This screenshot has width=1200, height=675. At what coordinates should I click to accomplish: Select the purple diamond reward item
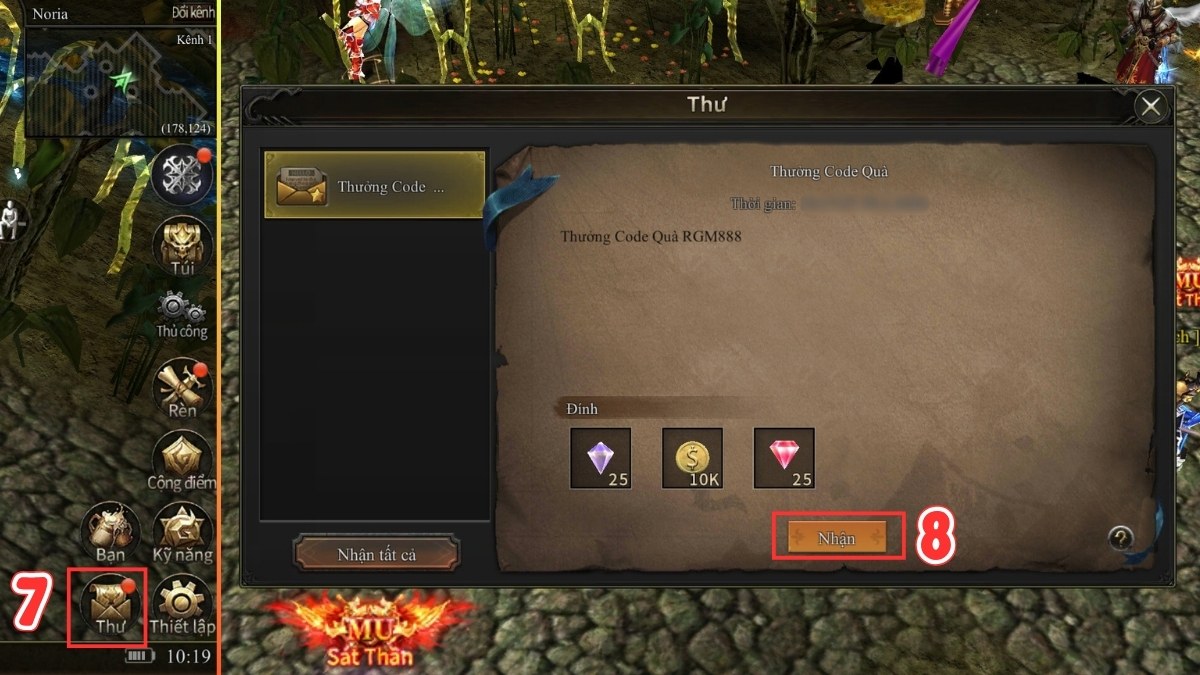pyautogui.click(x=601, y=458)
